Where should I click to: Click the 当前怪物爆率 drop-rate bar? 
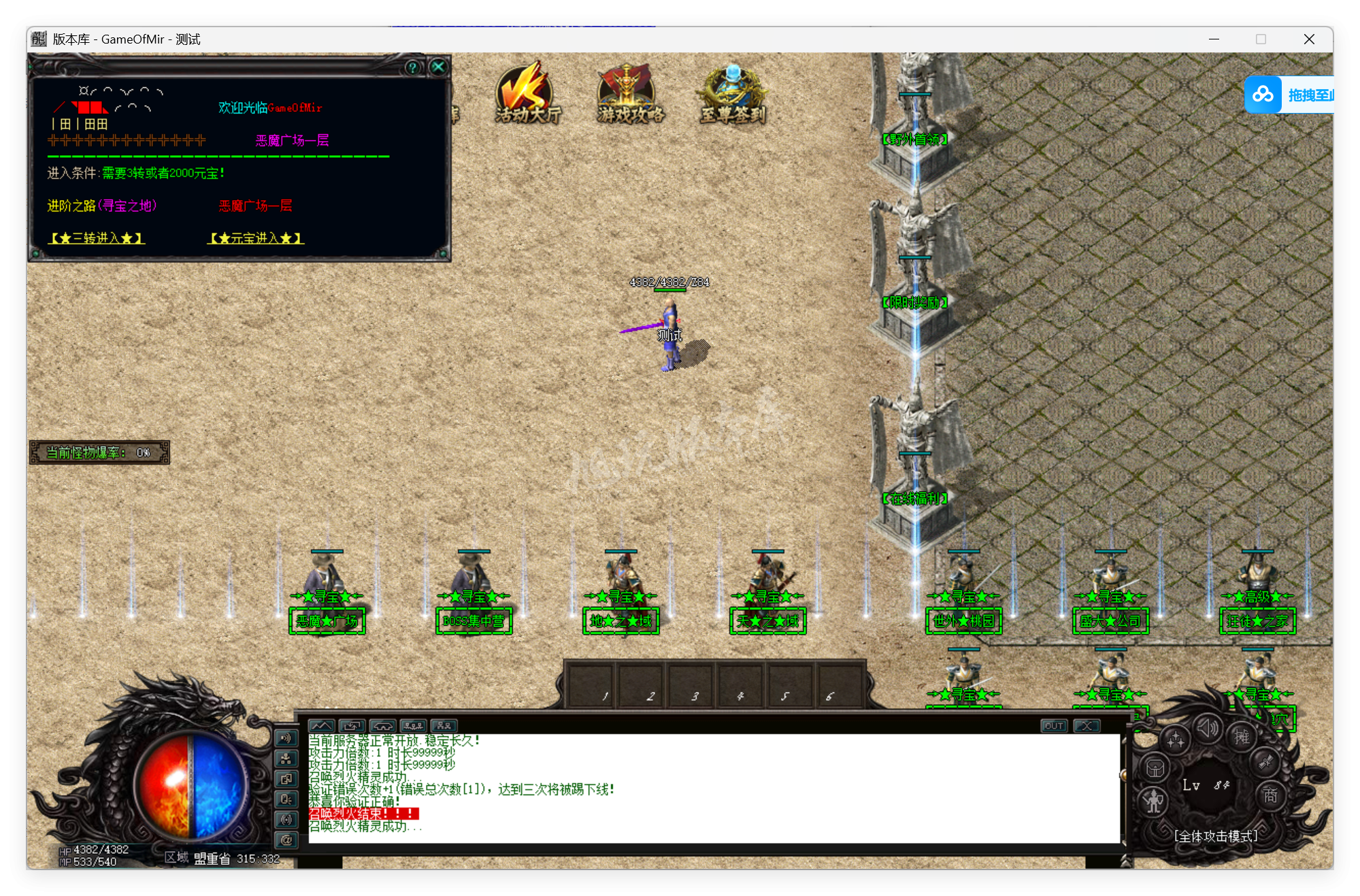coord(98,452)
